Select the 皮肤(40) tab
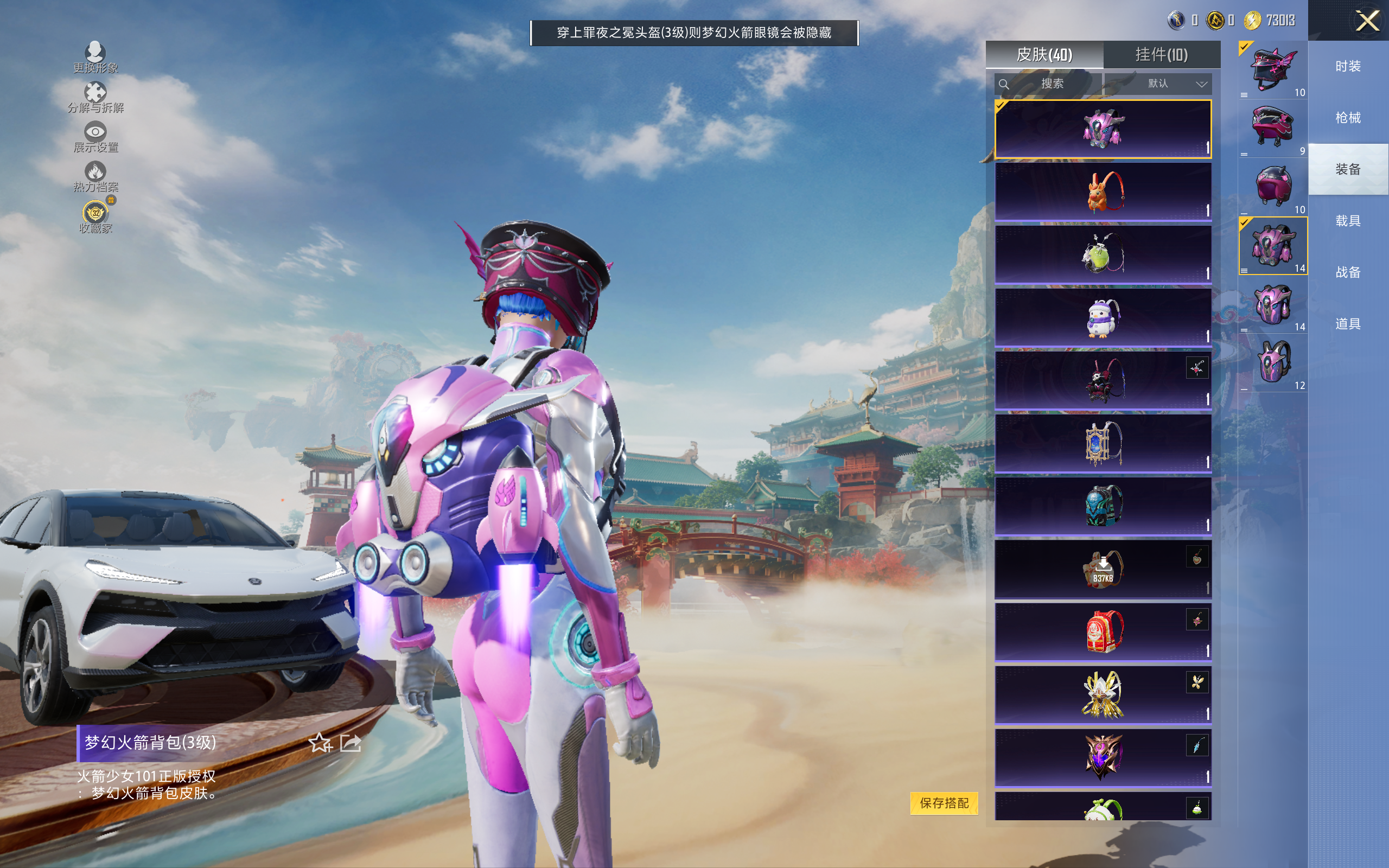The height and width of the screenshot is (868, 1389). (1044, 55)
